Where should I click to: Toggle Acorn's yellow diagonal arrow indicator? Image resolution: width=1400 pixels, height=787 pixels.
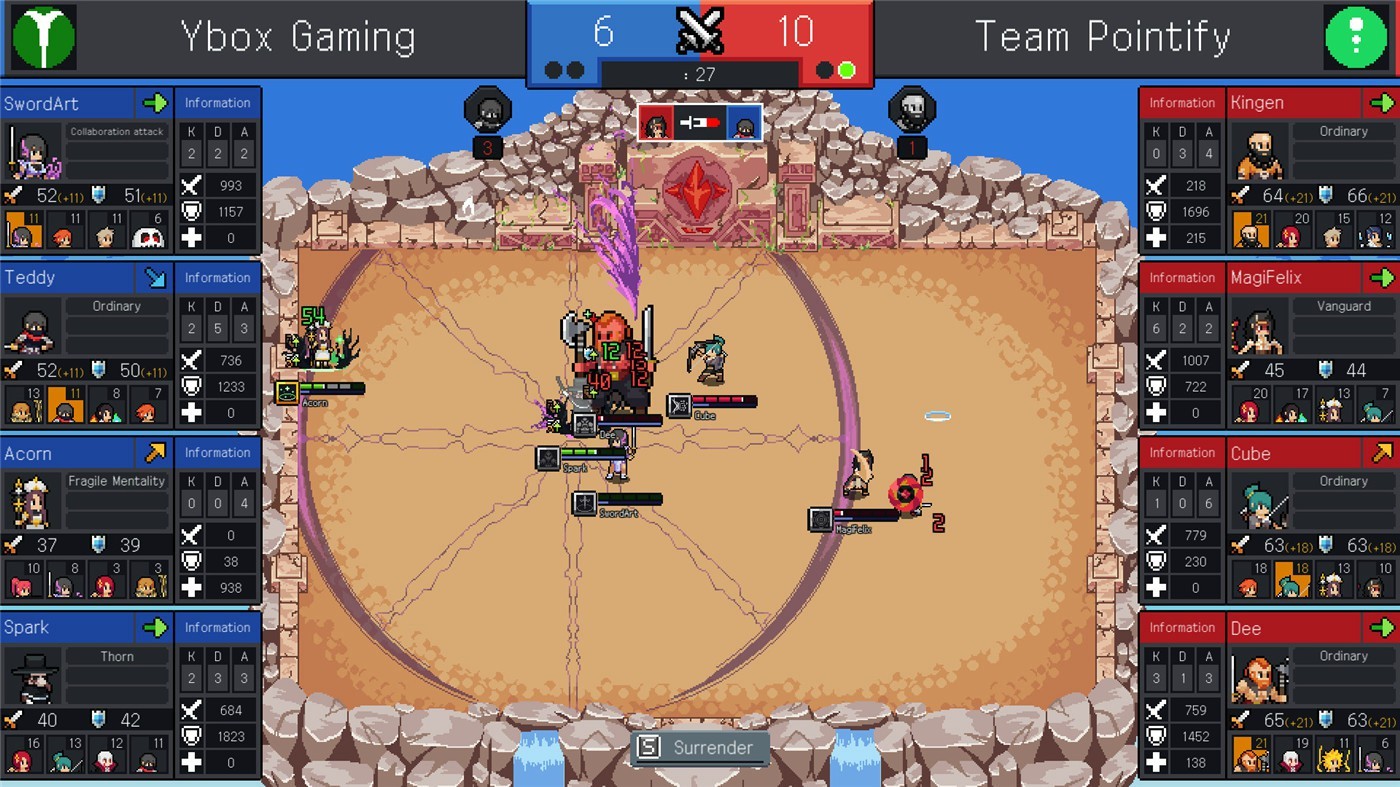coord(153,452)
